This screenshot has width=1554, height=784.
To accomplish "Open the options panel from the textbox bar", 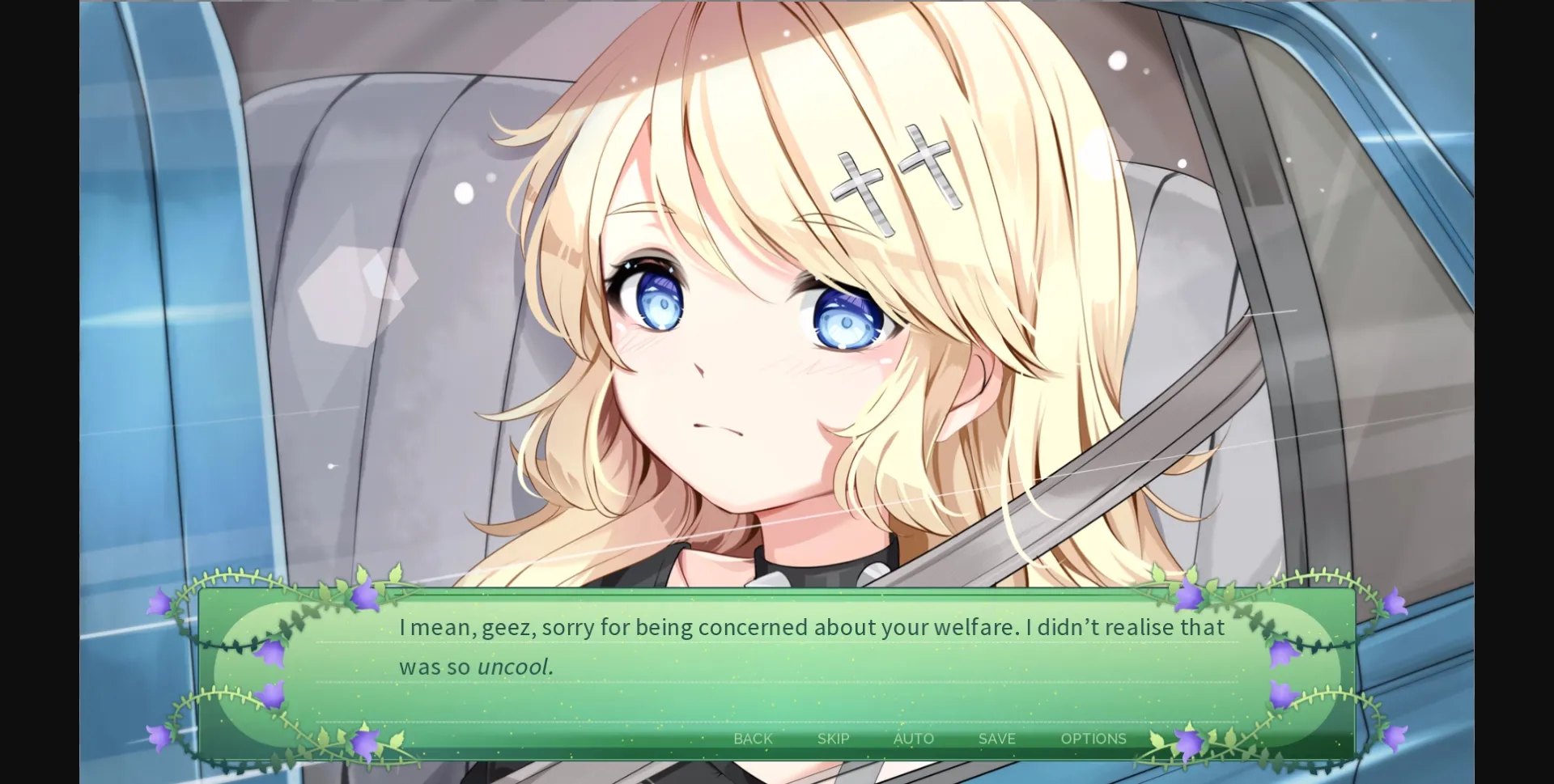I will point(1094,738).
